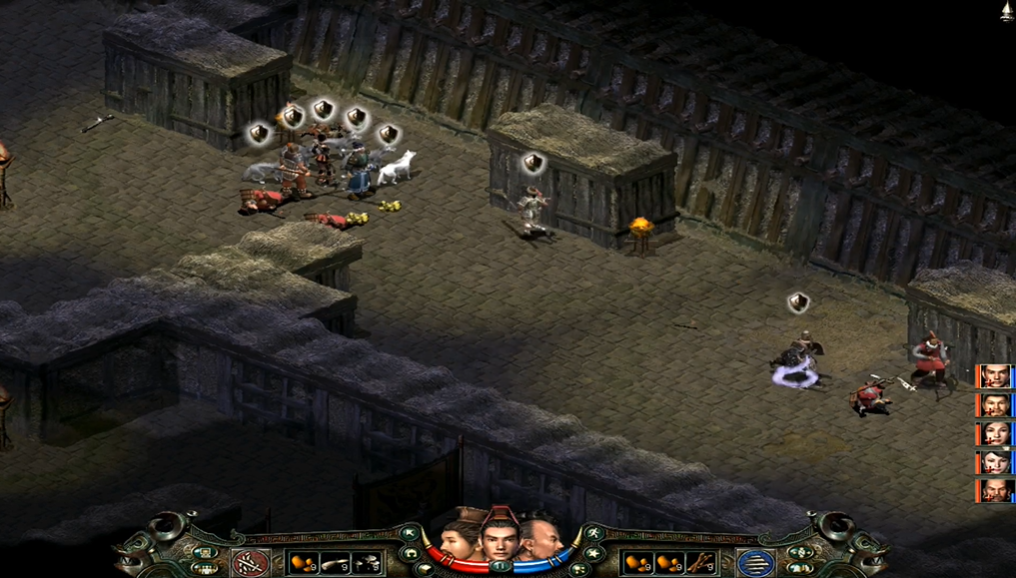Select the brown stick item slot in right hotbar
Screen dimensions: 1016x578
tap(699, 563)
